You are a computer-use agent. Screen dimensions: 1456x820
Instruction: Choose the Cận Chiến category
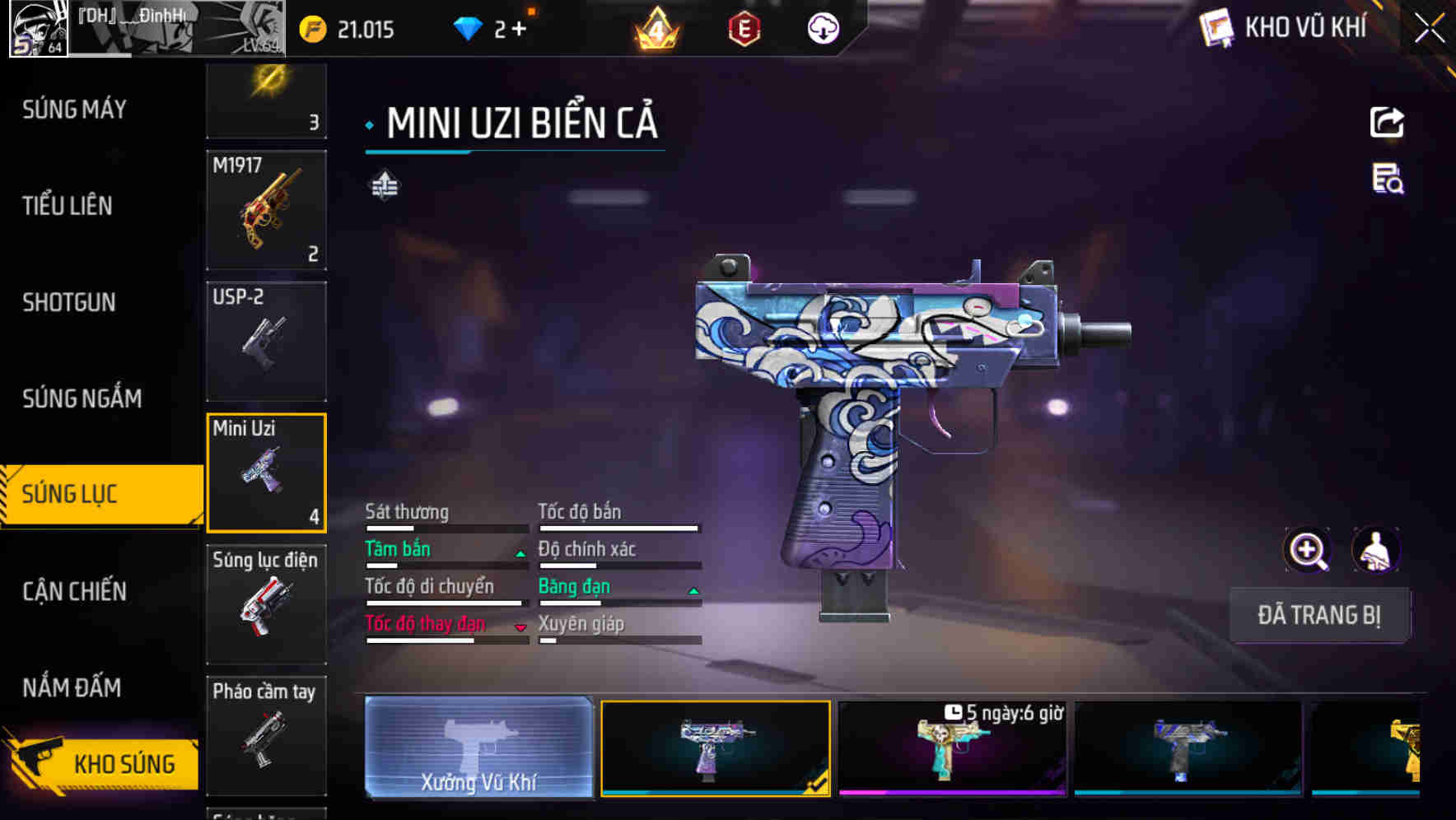[x=74, y=591]
